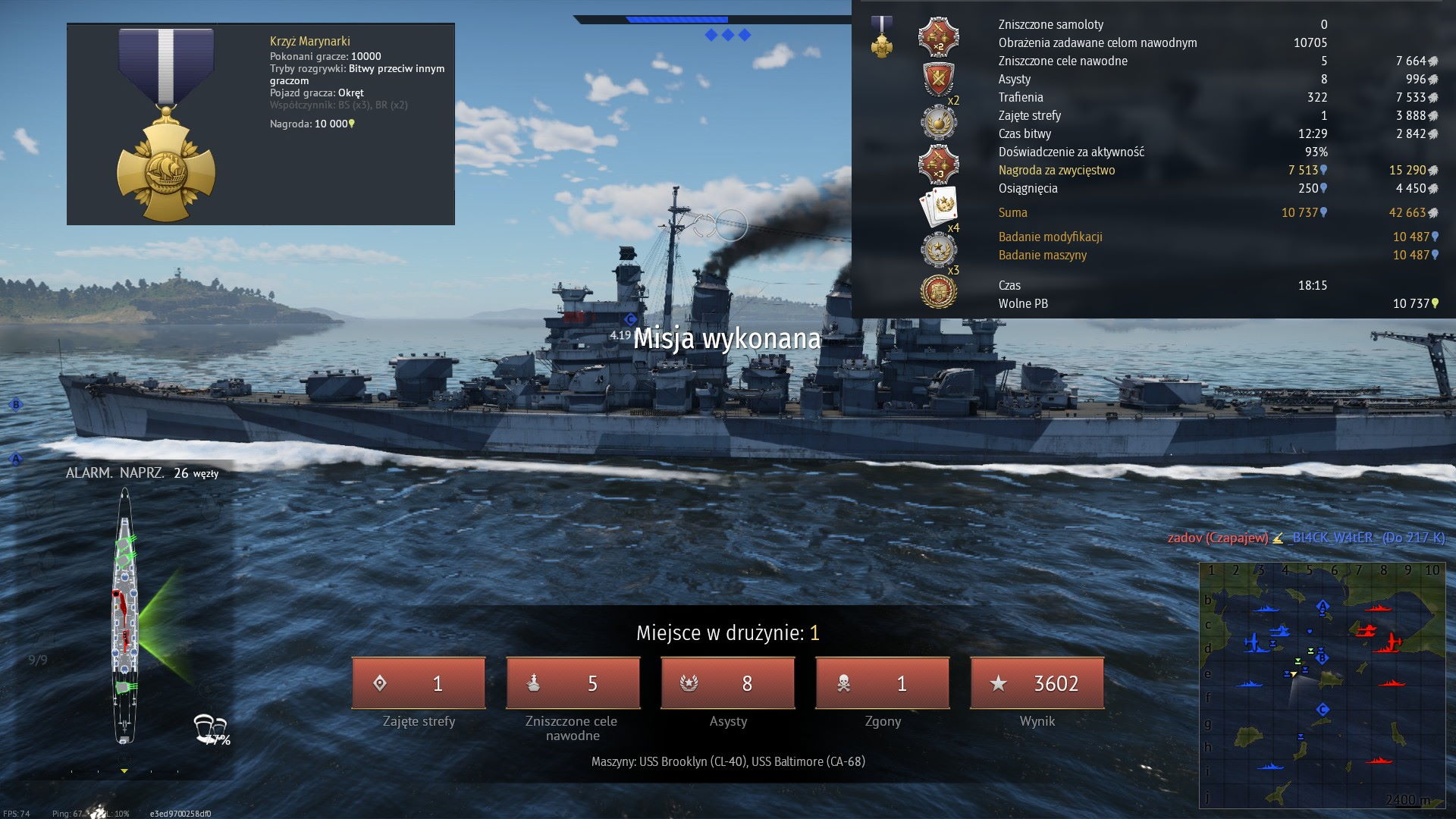Click the playing cards award icon
This screenshot has height=819, width=1456.
point(937,206)
